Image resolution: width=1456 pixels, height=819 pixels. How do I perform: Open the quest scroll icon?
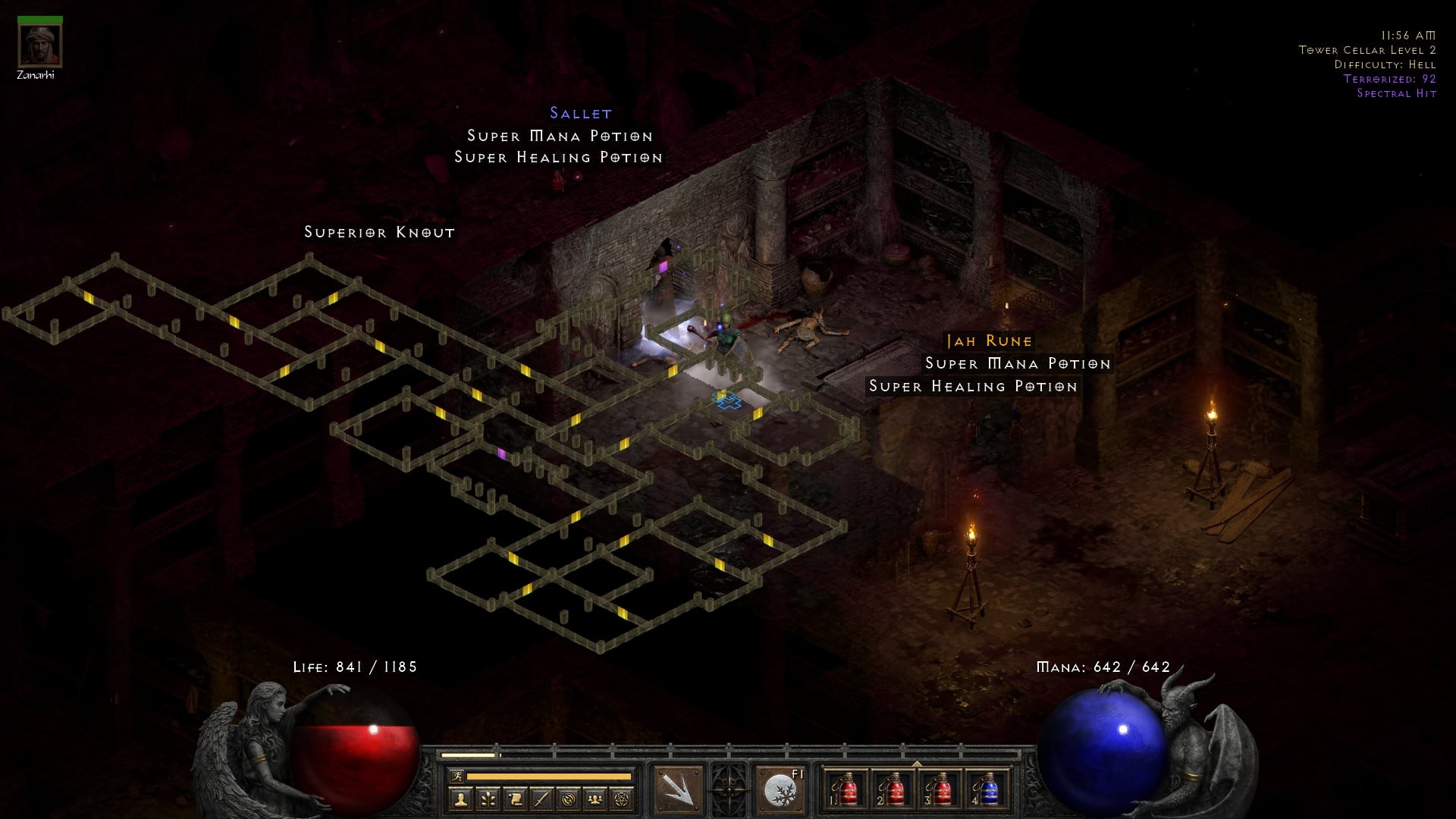coord(515,799)
